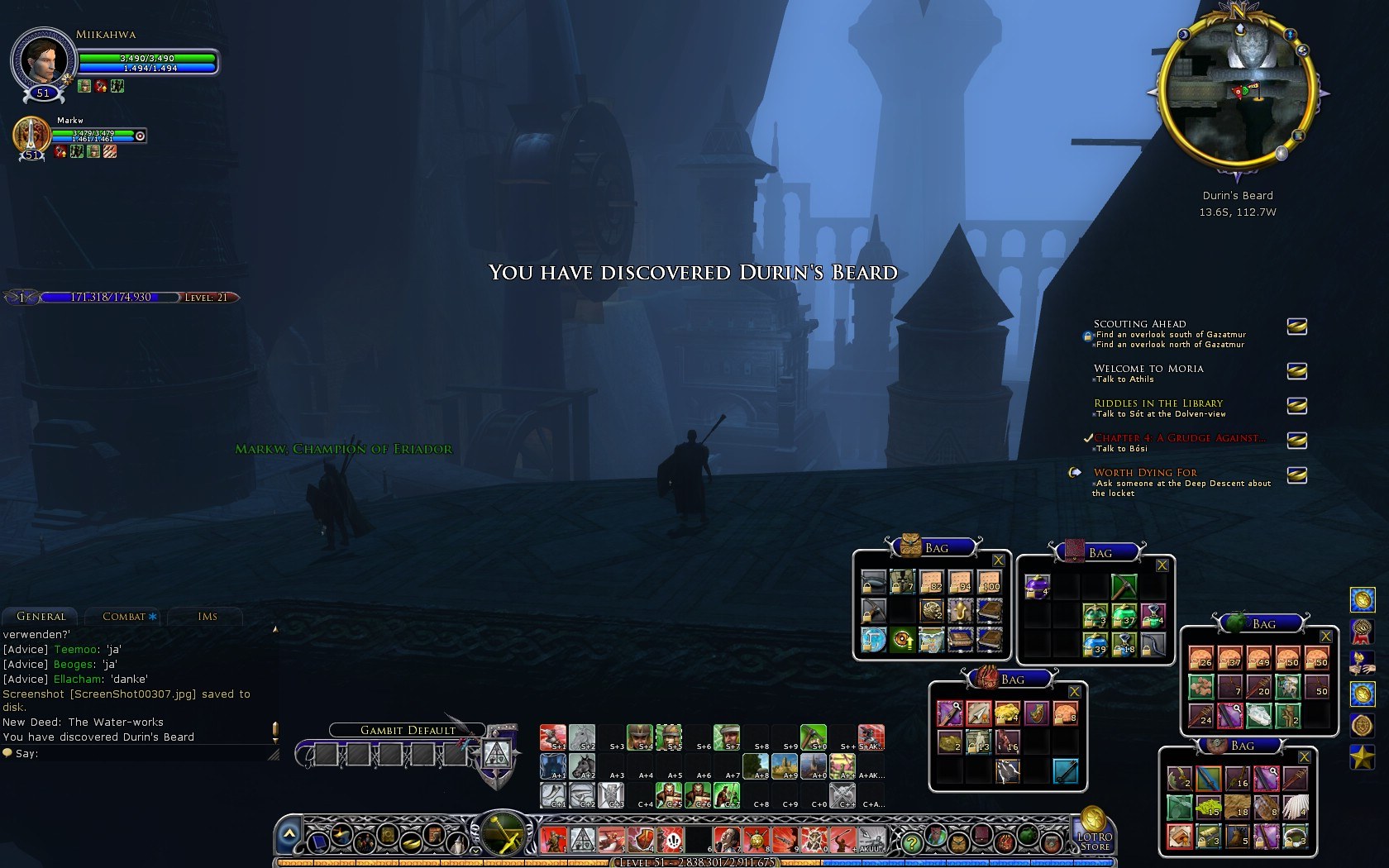Switch to the IMs chat tab
This screenshot has height=868, width=1389.
point(208,617)
